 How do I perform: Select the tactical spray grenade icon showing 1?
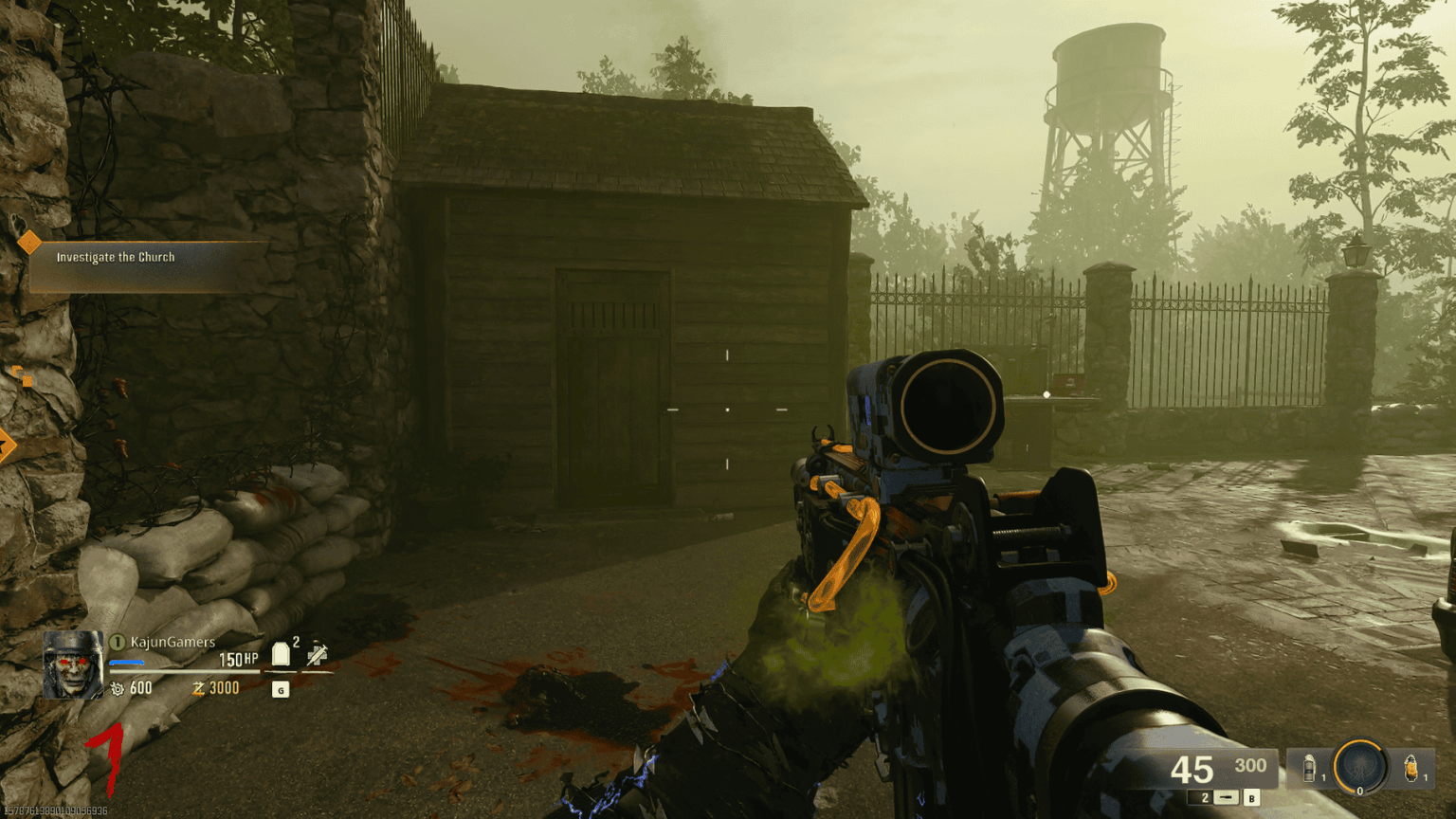click(x=1309, y=768)
